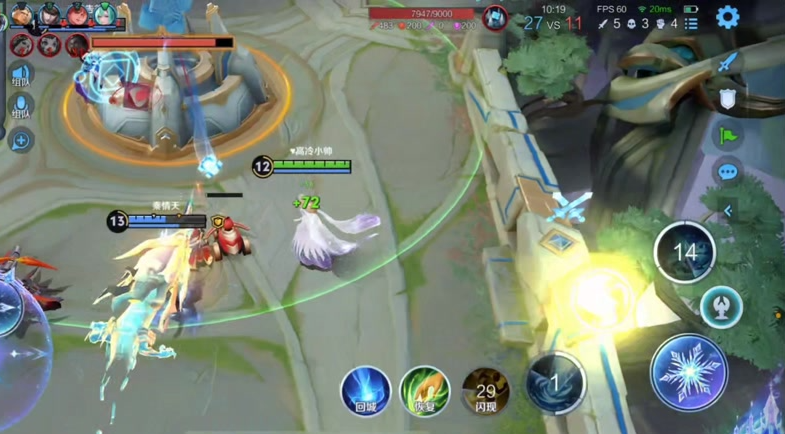
Task: Tap the tower-target attack button
Action: [x=721, y=306]
